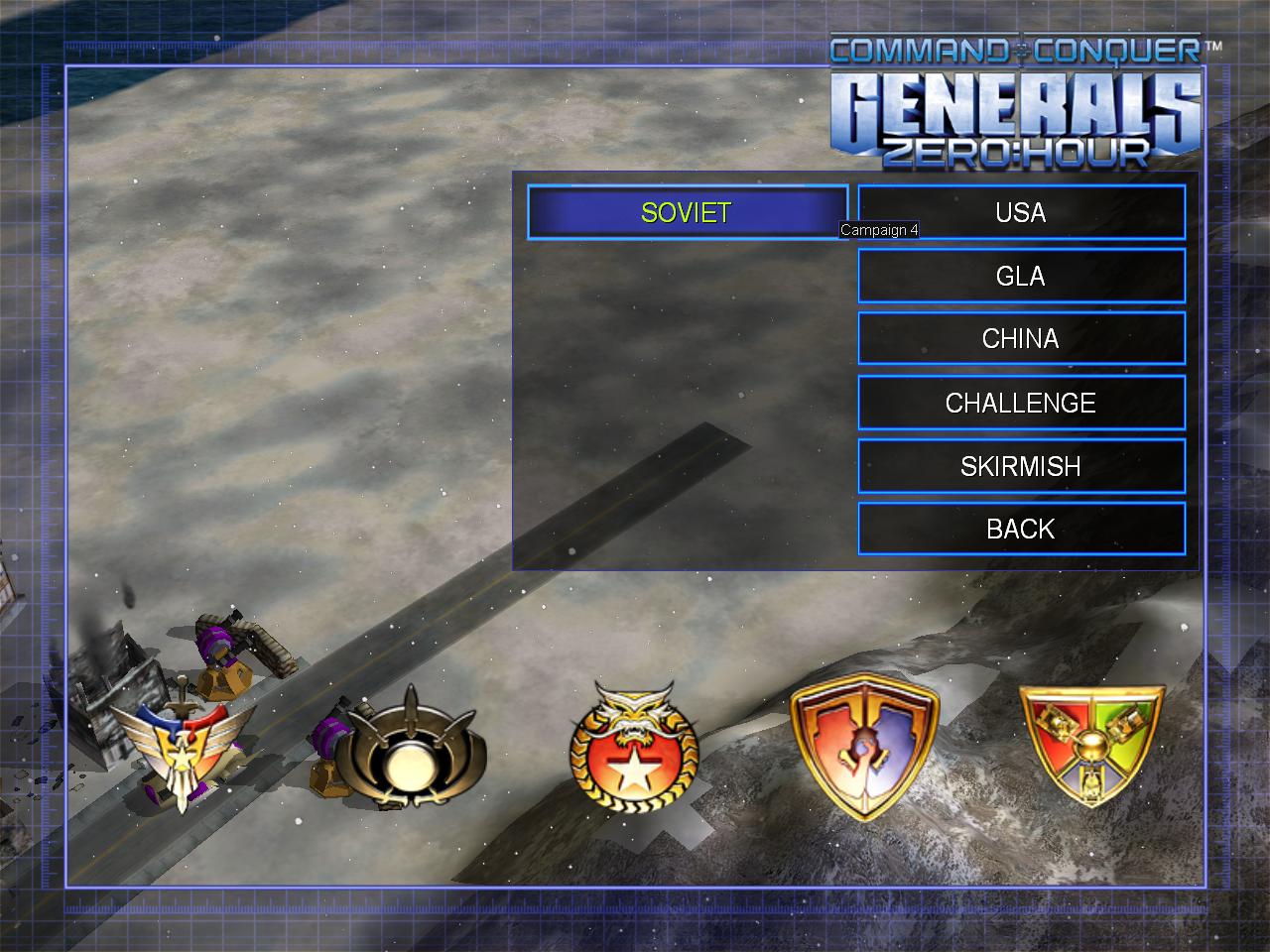
Task: Choose the USA campaign
Action: [x=1021, y=212]
